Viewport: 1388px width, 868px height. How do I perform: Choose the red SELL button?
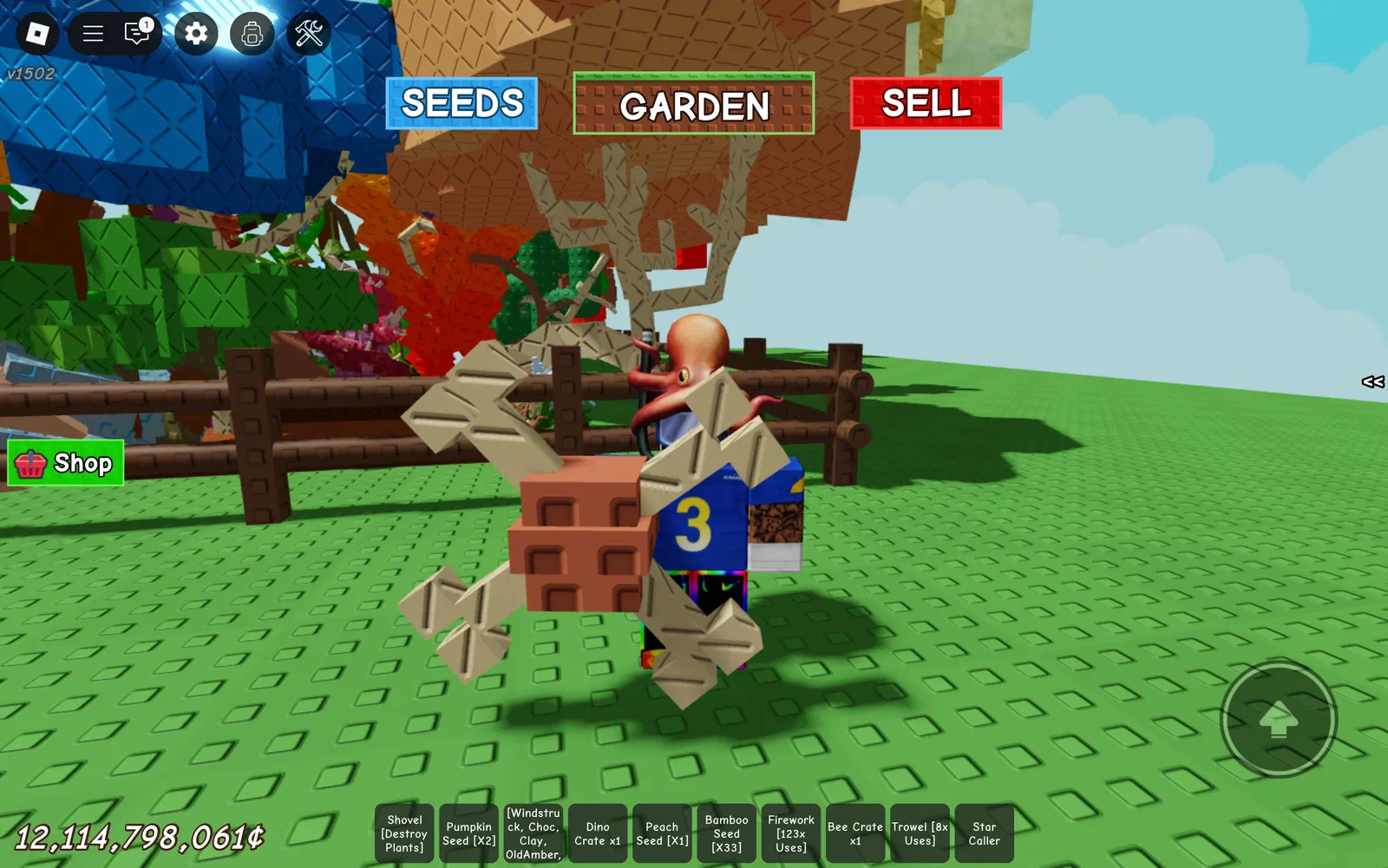[x=926, y=103]
